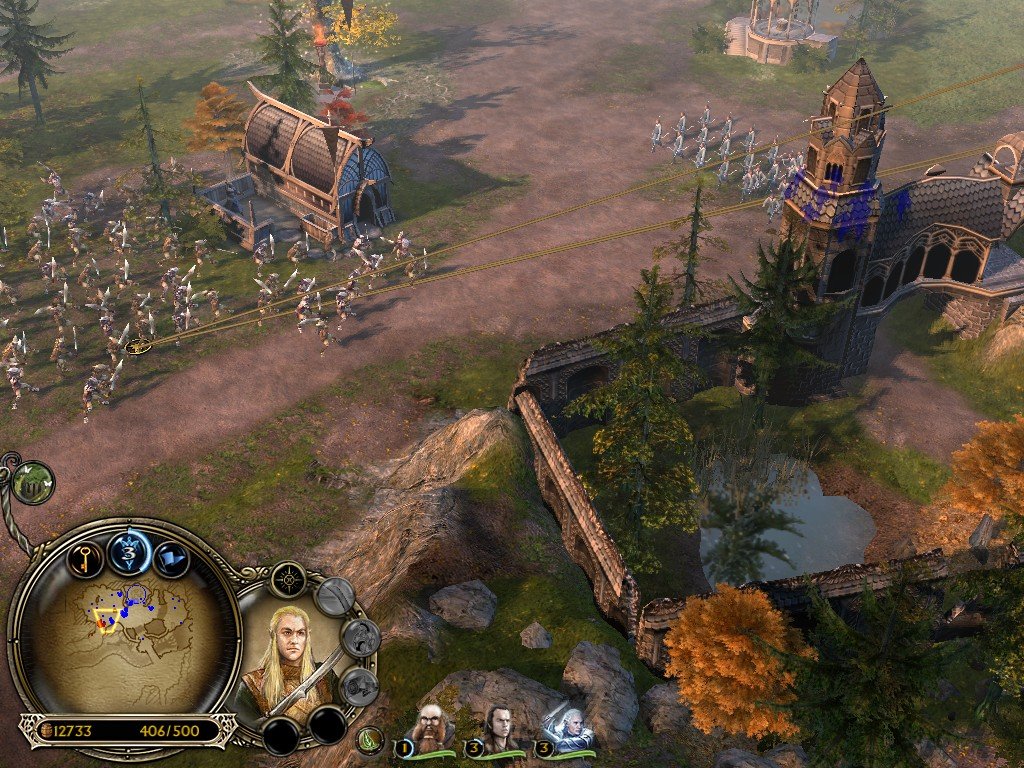Screen dimensions: 1024x768
Task: Select the white wizard hero portrait
Action: click(567, 730)
